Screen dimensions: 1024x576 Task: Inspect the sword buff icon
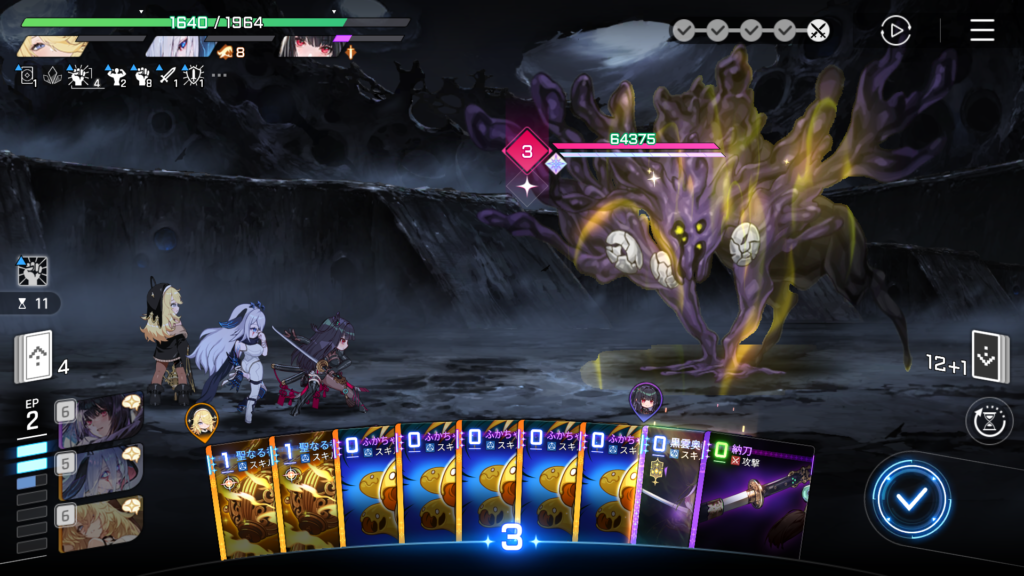(x=166, y=75)
